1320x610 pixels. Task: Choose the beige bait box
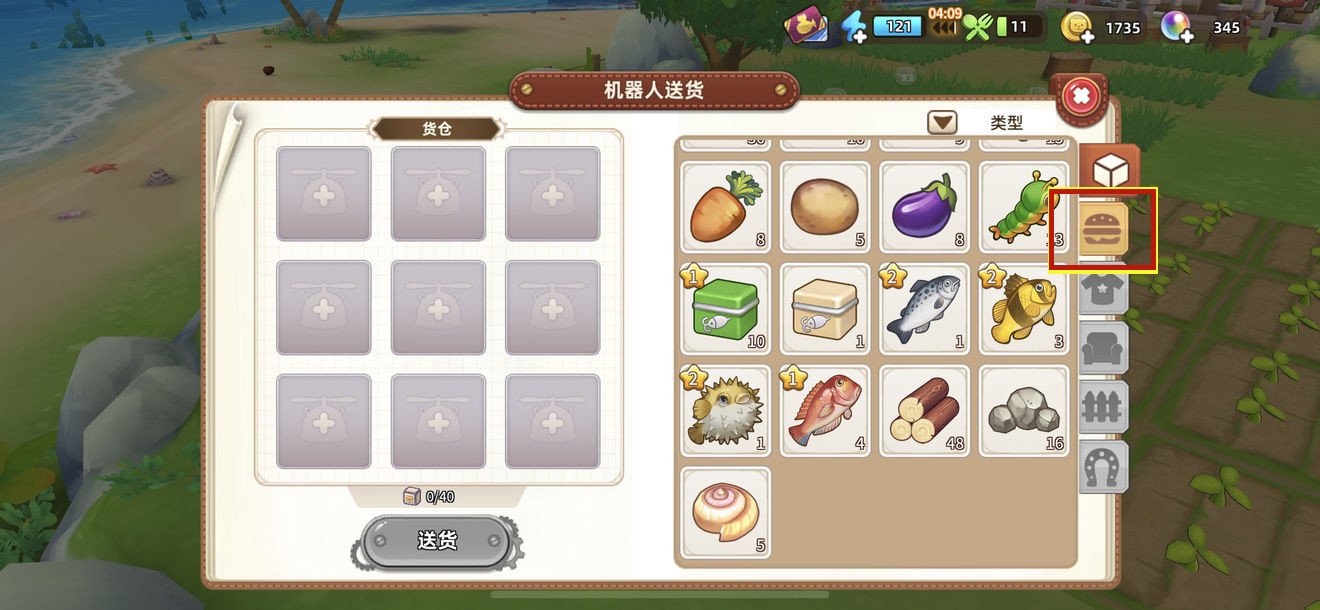pyautogui.click(x=825, y=309)
